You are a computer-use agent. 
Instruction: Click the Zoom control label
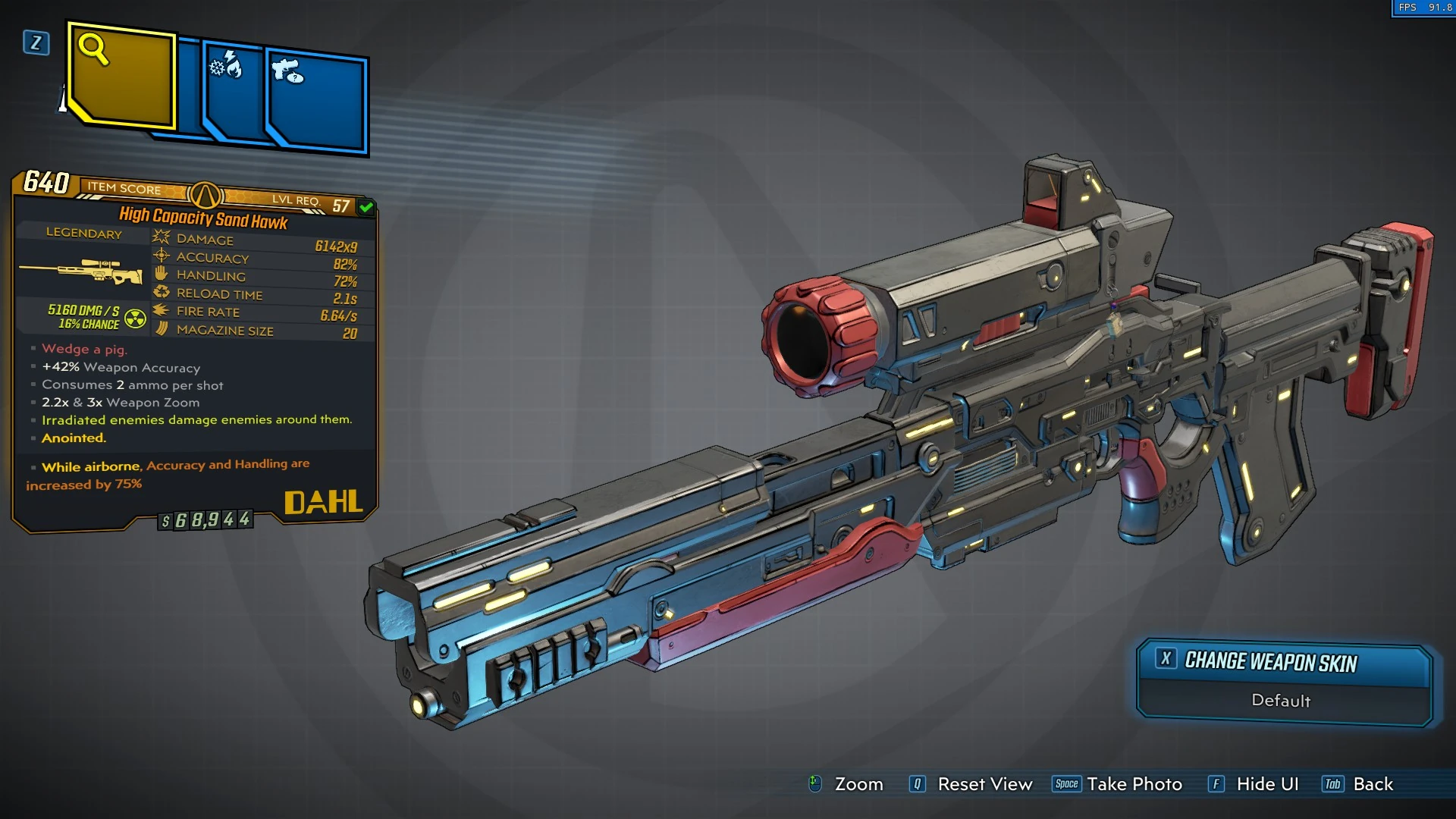click(x=858, y=784)
